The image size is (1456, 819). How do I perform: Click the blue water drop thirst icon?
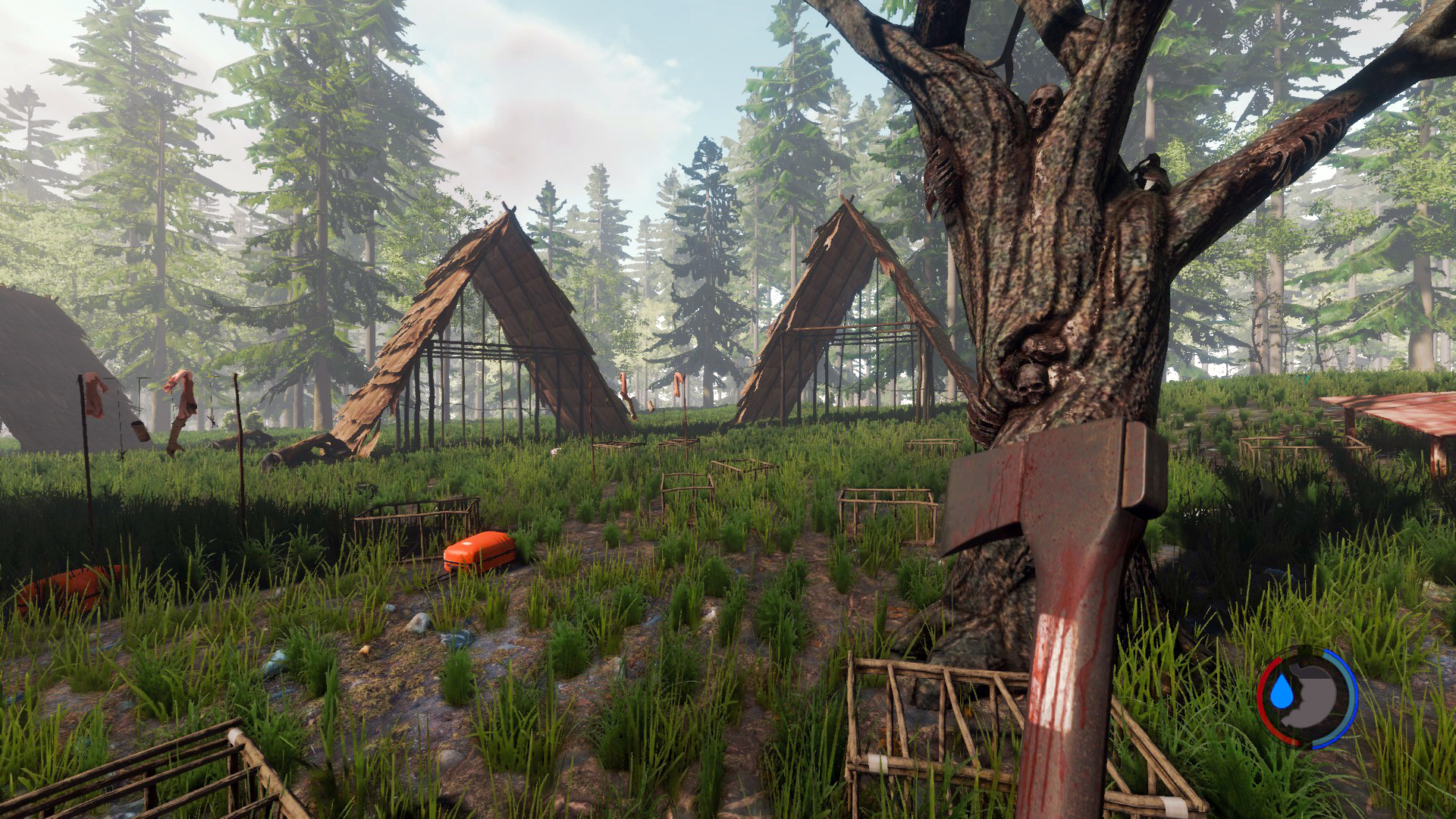click(1281, 692)
